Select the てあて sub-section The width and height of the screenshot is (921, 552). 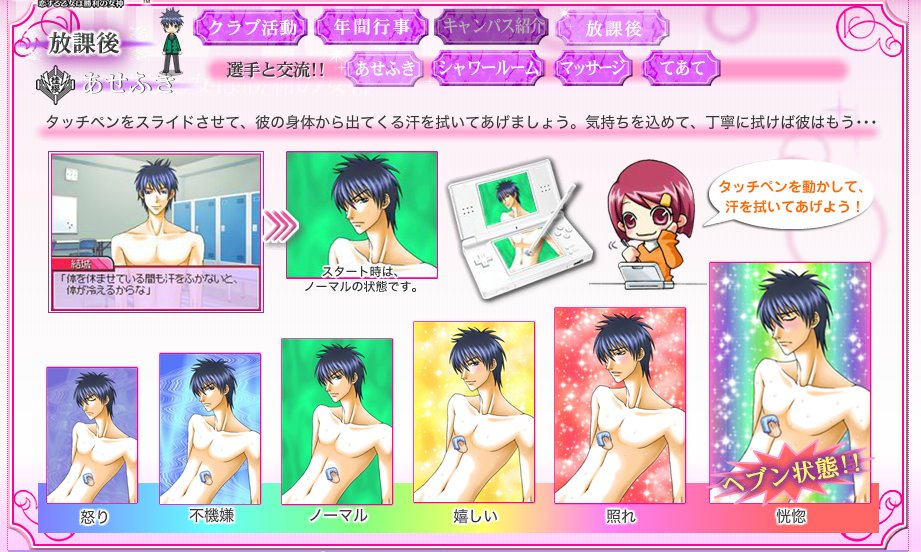click(683, 68)
